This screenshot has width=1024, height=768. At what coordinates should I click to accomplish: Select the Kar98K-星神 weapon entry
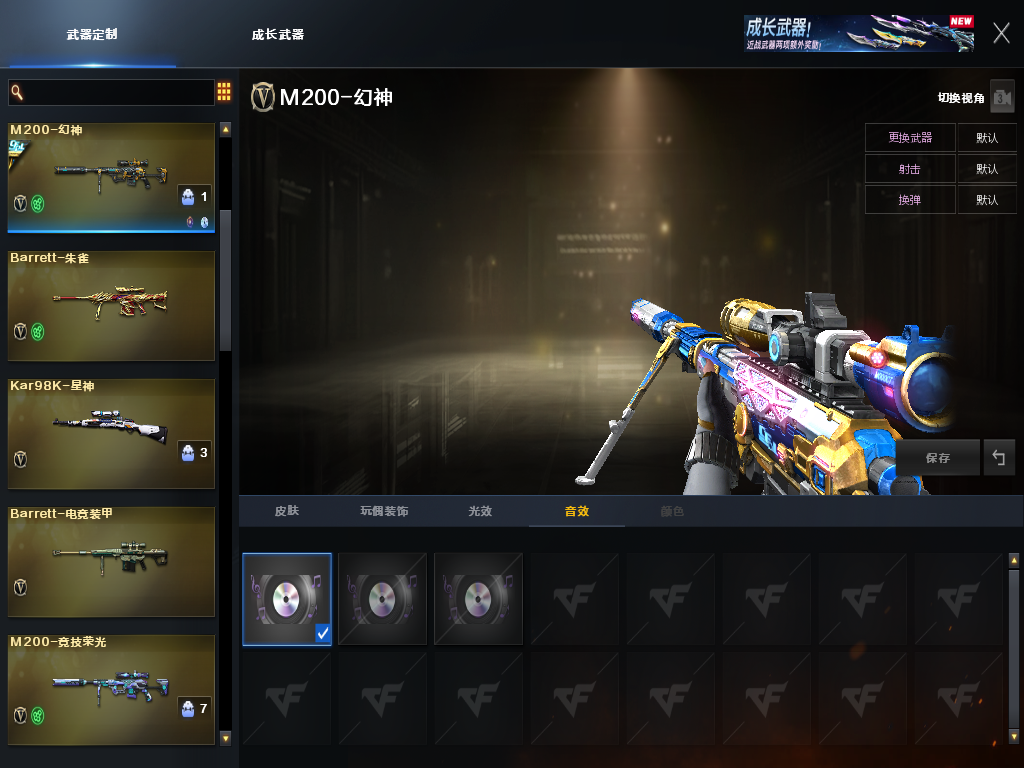pos(111,433)
